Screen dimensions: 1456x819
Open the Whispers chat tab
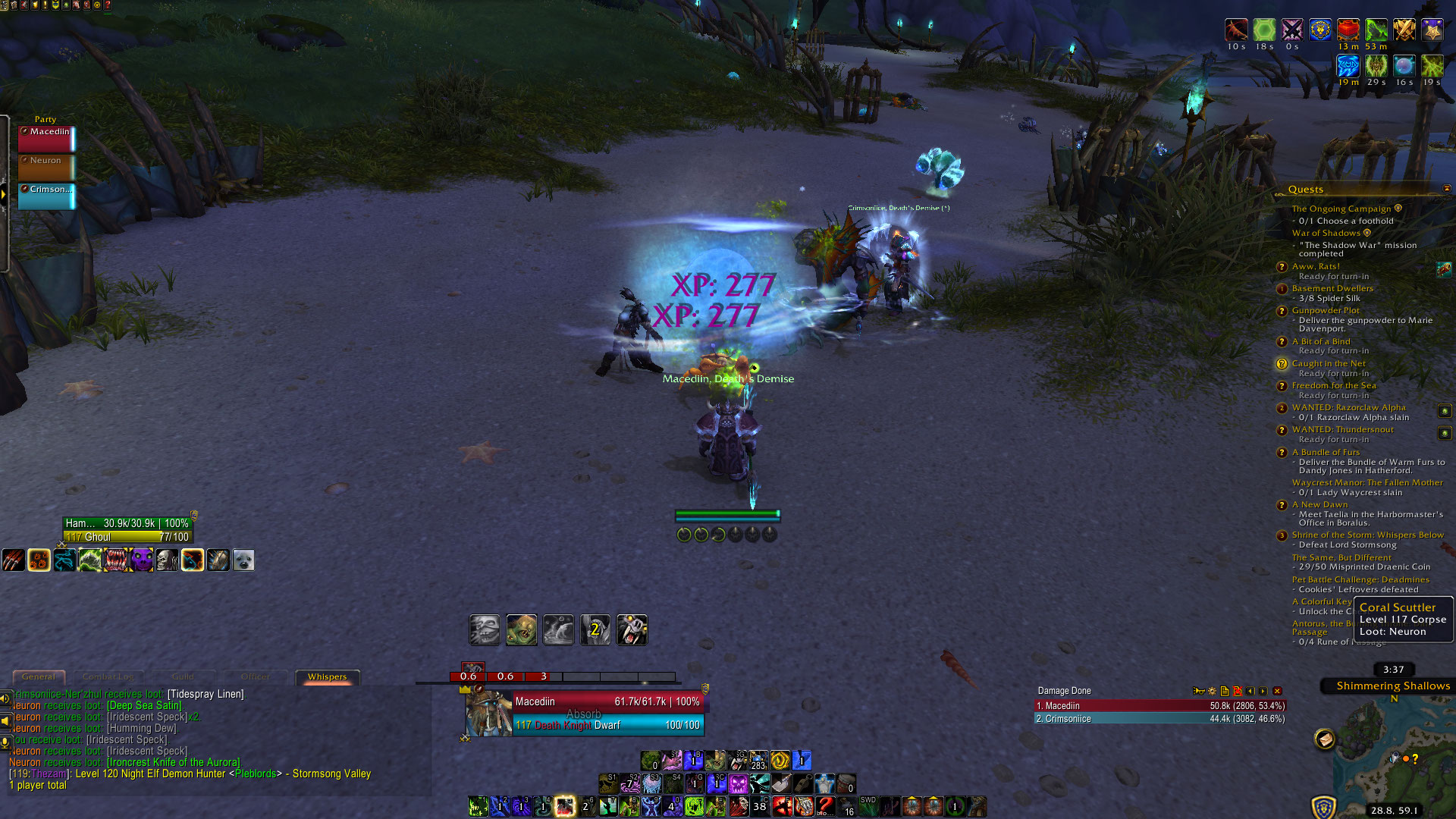[x=327, y=676]
